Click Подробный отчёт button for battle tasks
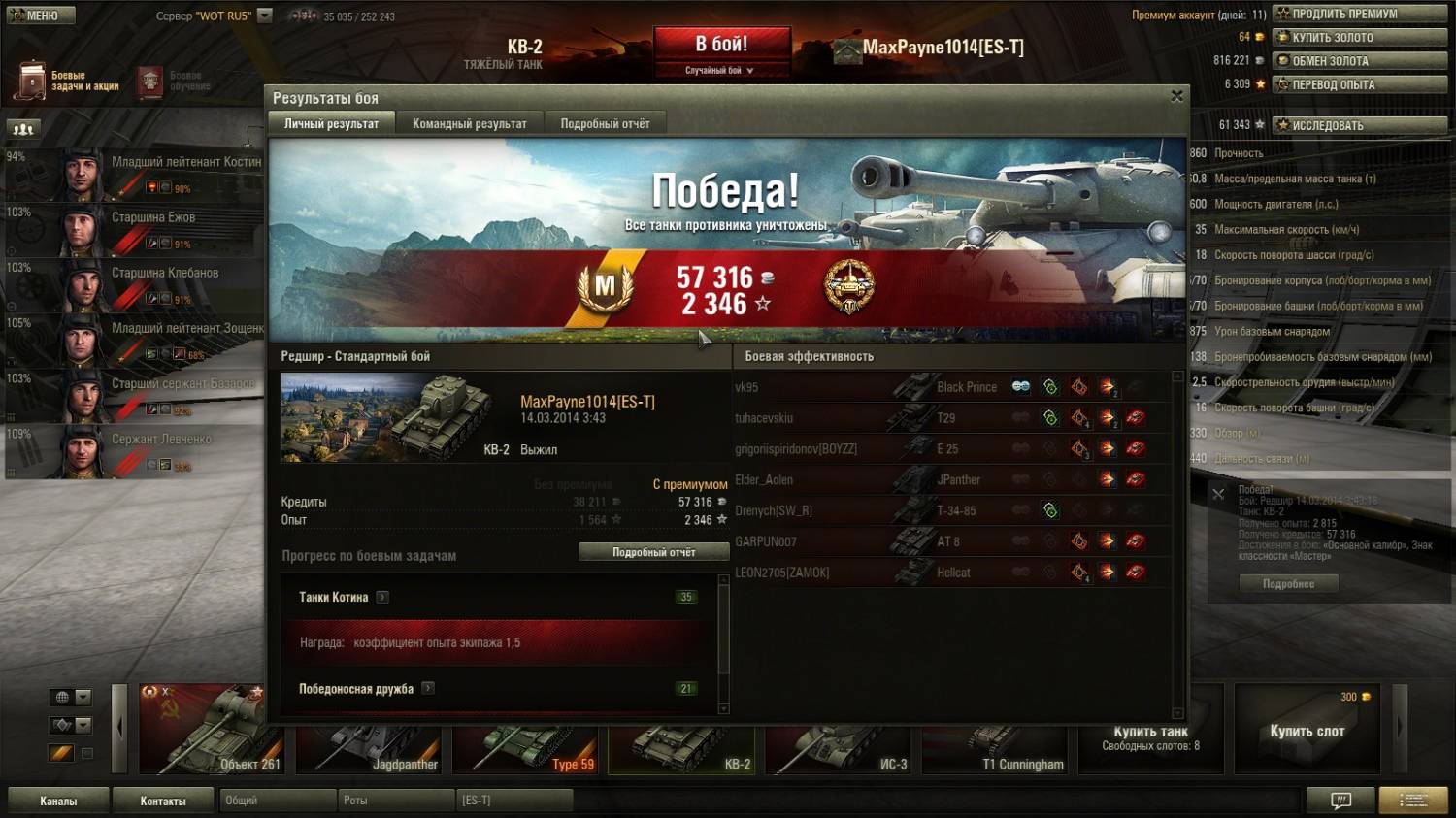Viewport: 1456px width, 818px height. (x=653, y=552)
